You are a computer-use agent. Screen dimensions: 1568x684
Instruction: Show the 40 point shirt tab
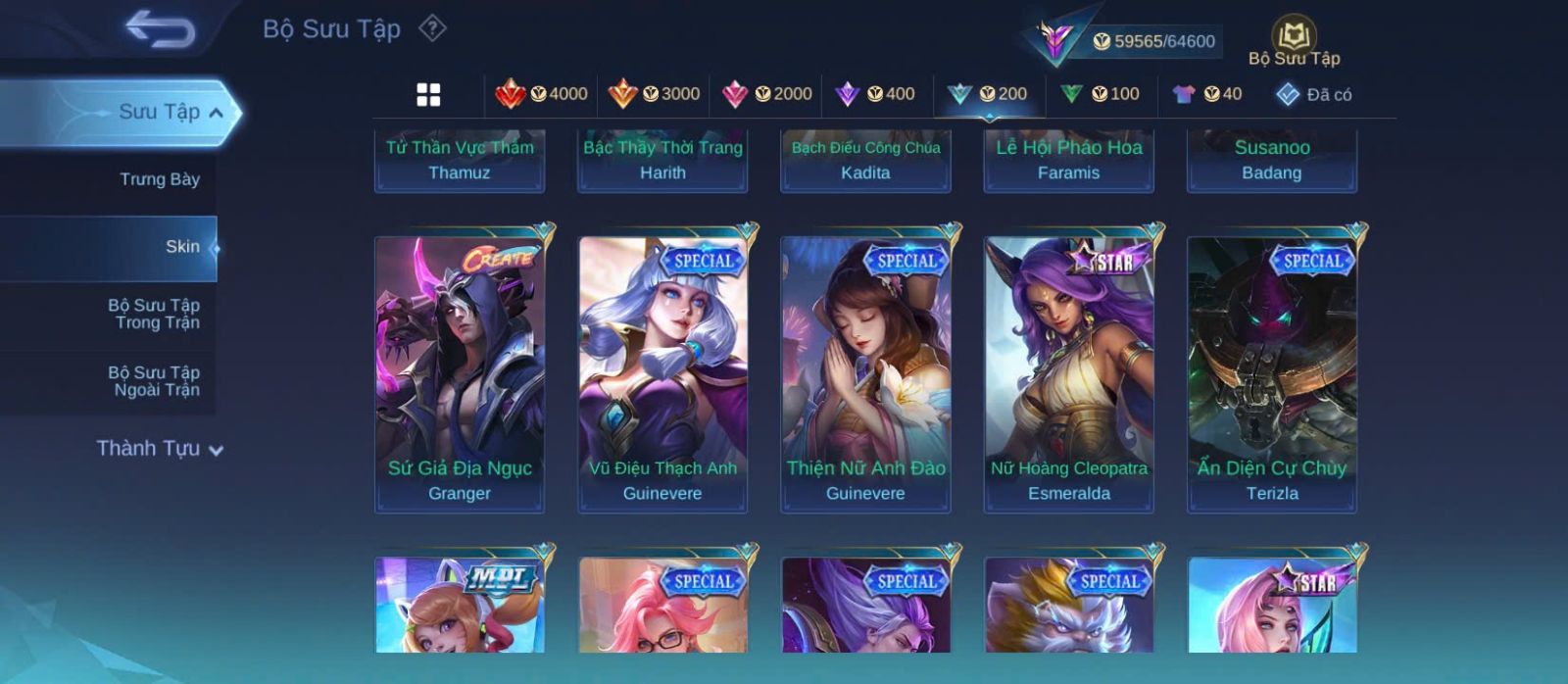coord(1207,94)
